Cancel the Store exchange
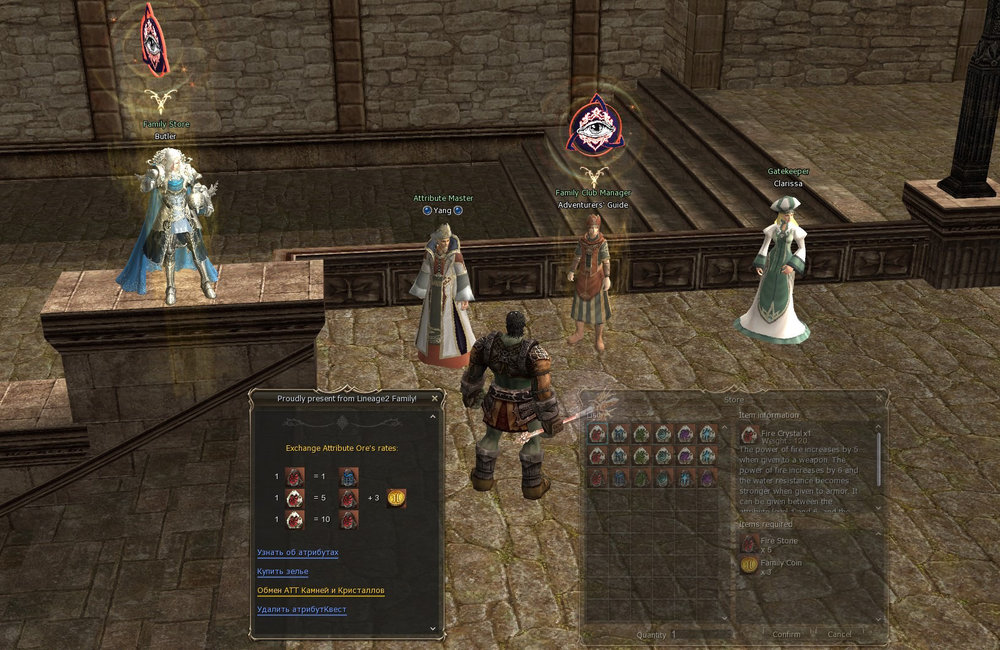1000x650 pixels. (840, 634)
